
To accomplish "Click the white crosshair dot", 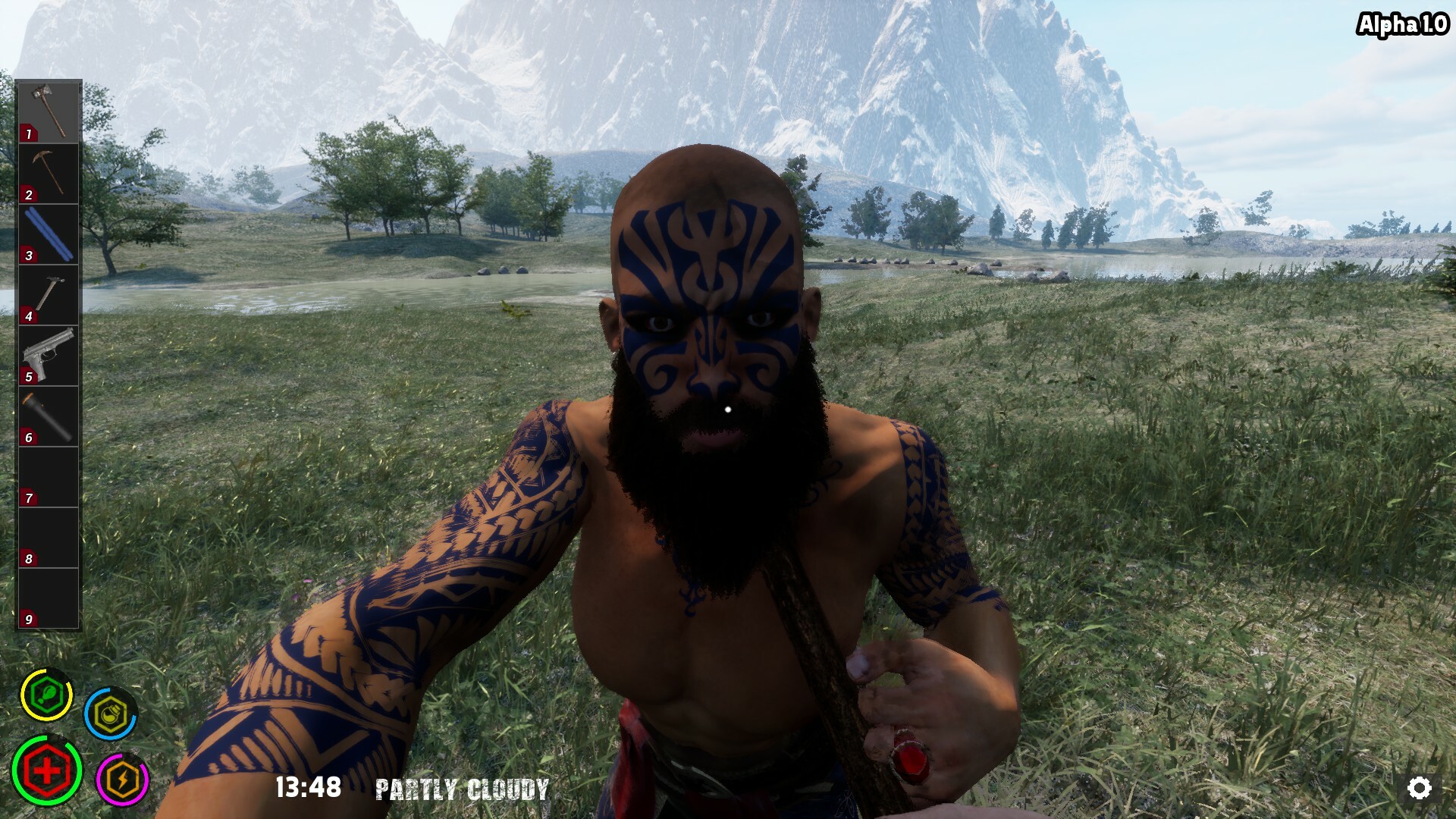I will 728,409.
